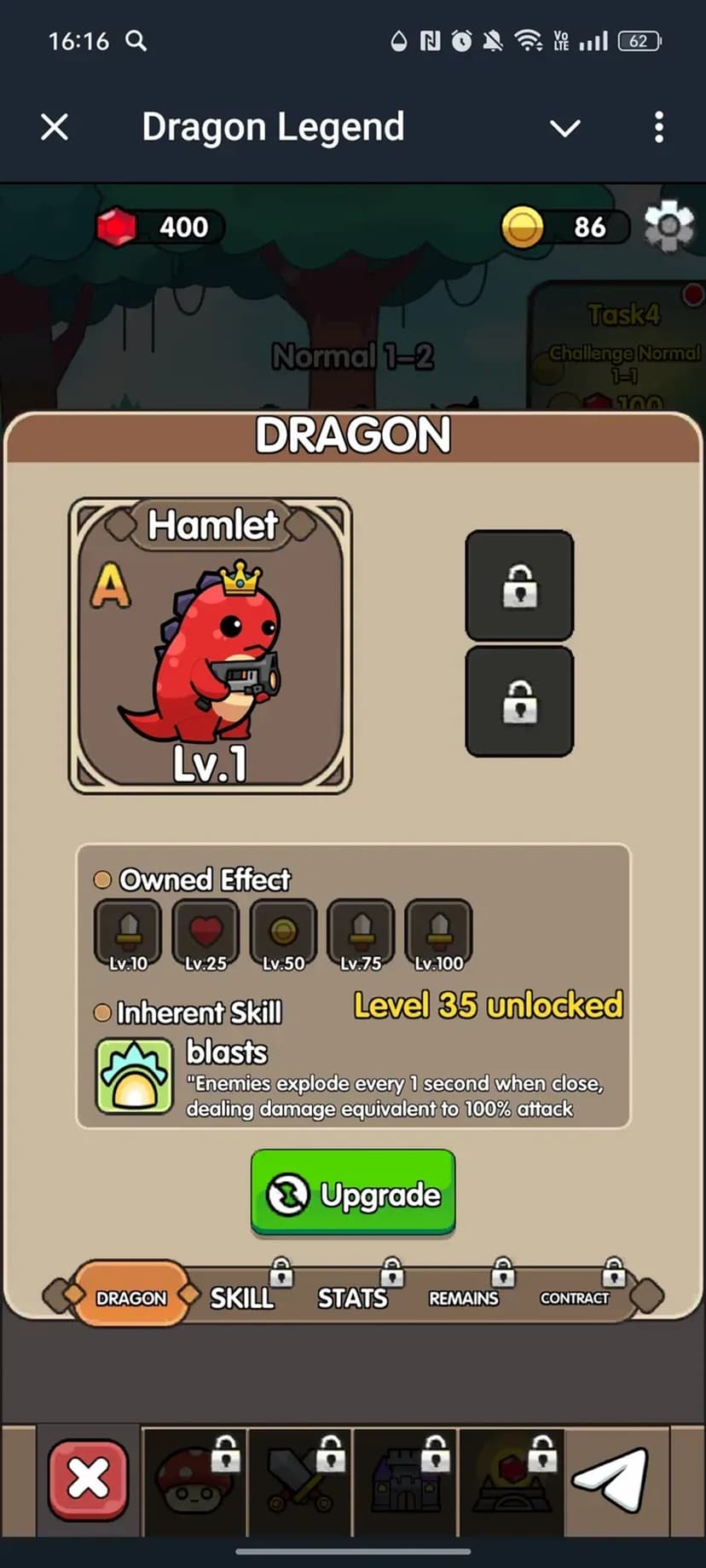Open the locked CONTRACT tab

tap(575, 1297)
